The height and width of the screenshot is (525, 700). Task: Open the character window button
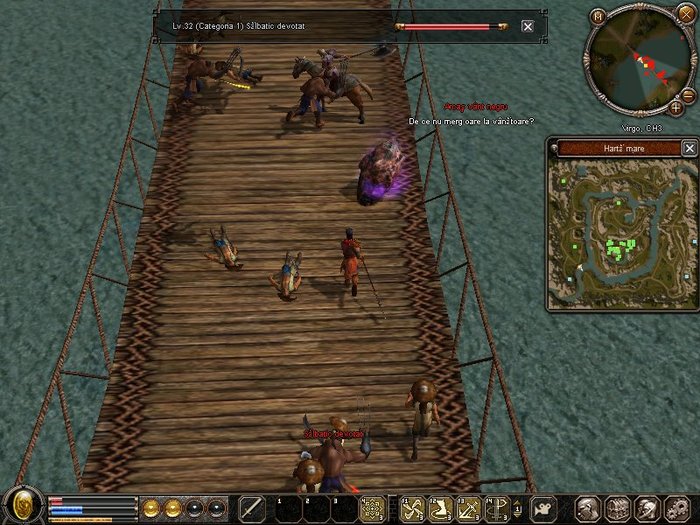tap(587, 508)
